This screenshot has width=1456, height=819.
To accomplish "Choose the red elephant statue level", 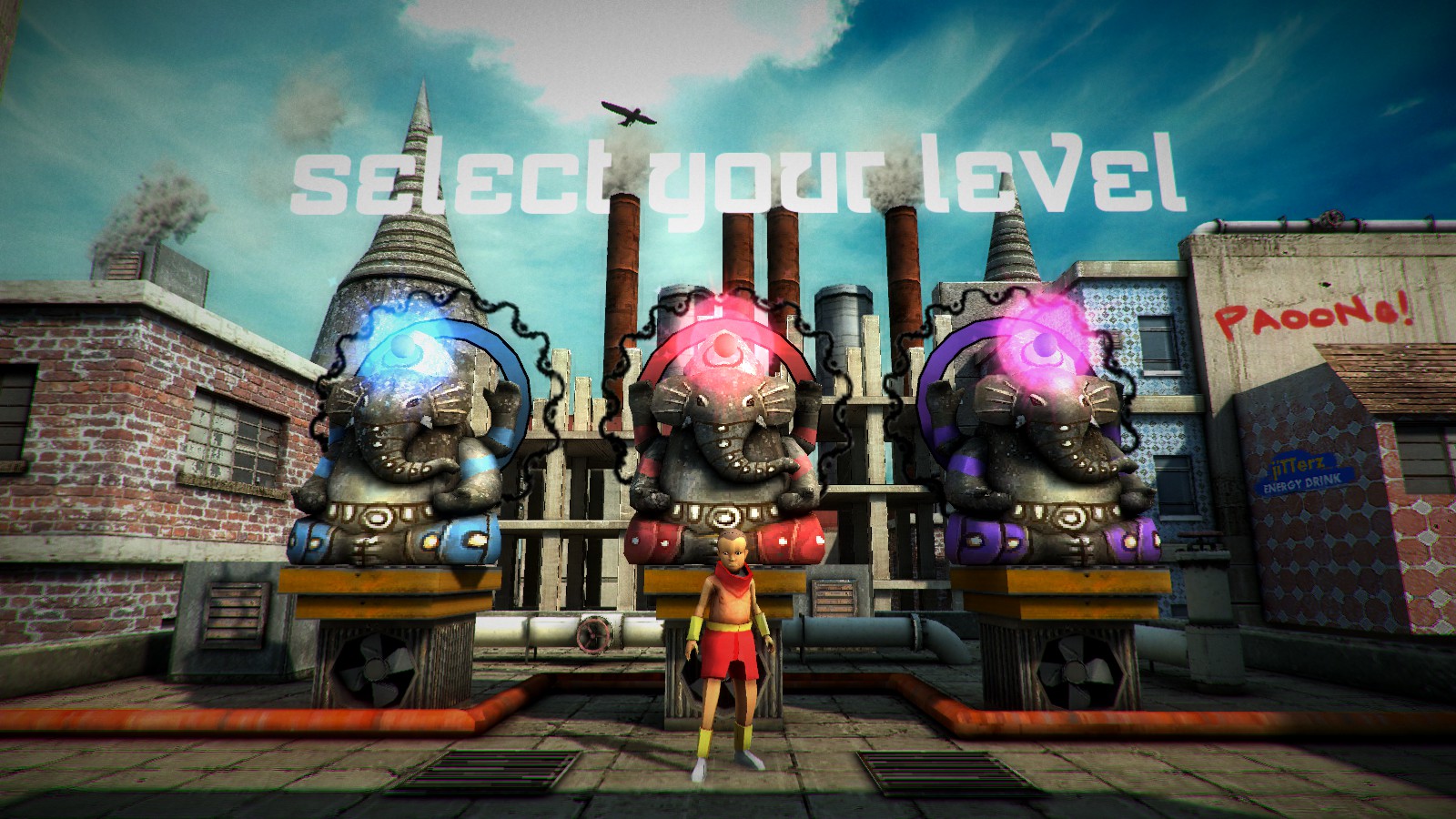I will tap(723, 446).
